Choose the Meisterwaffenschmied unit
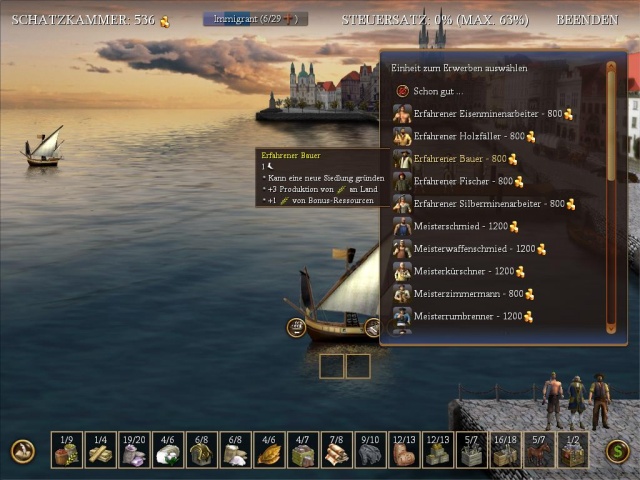Screen dimensions: 640x480 476,249
